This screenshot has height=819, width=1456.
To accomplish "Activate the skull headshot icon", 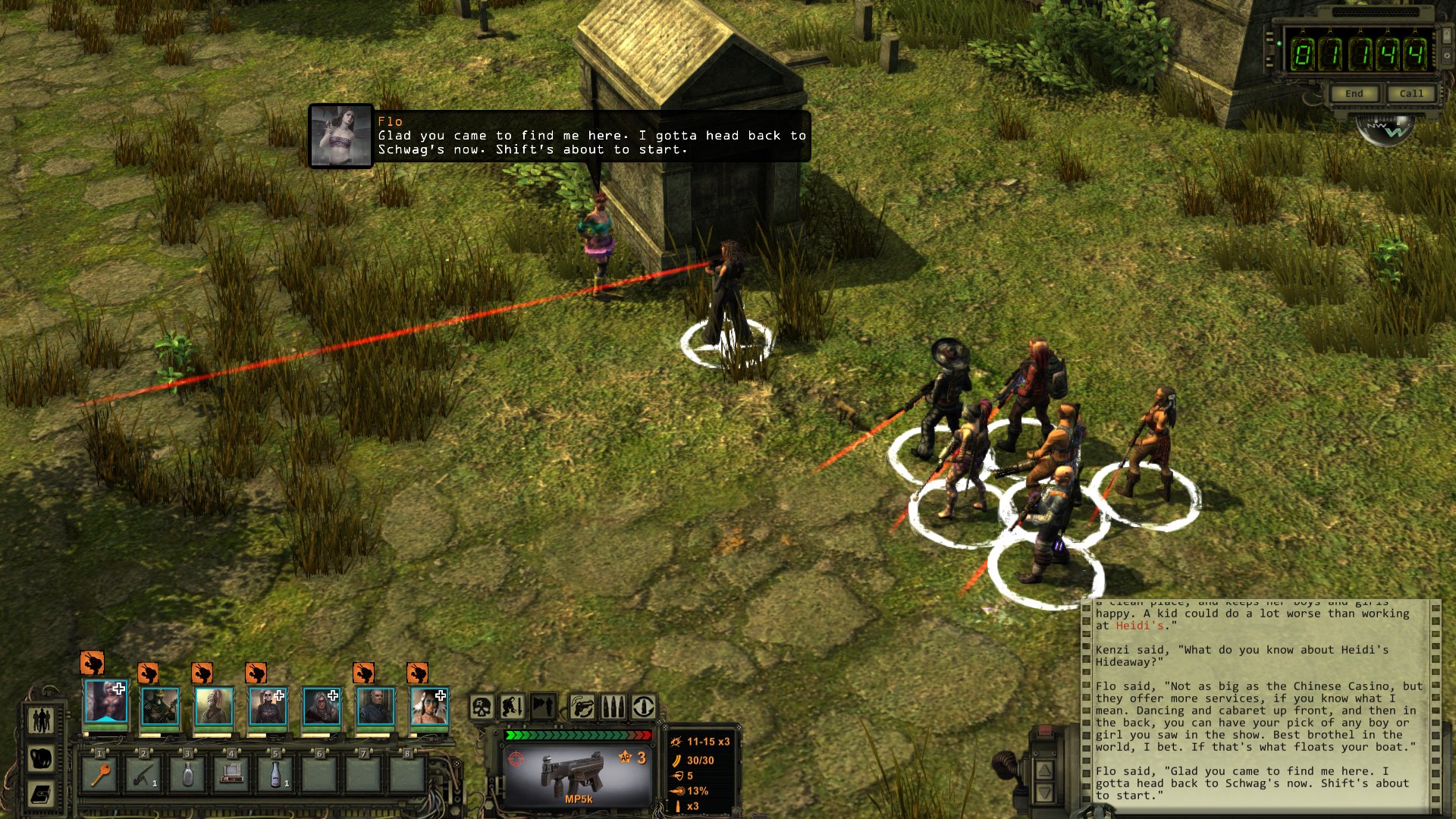I will point(482,708).
